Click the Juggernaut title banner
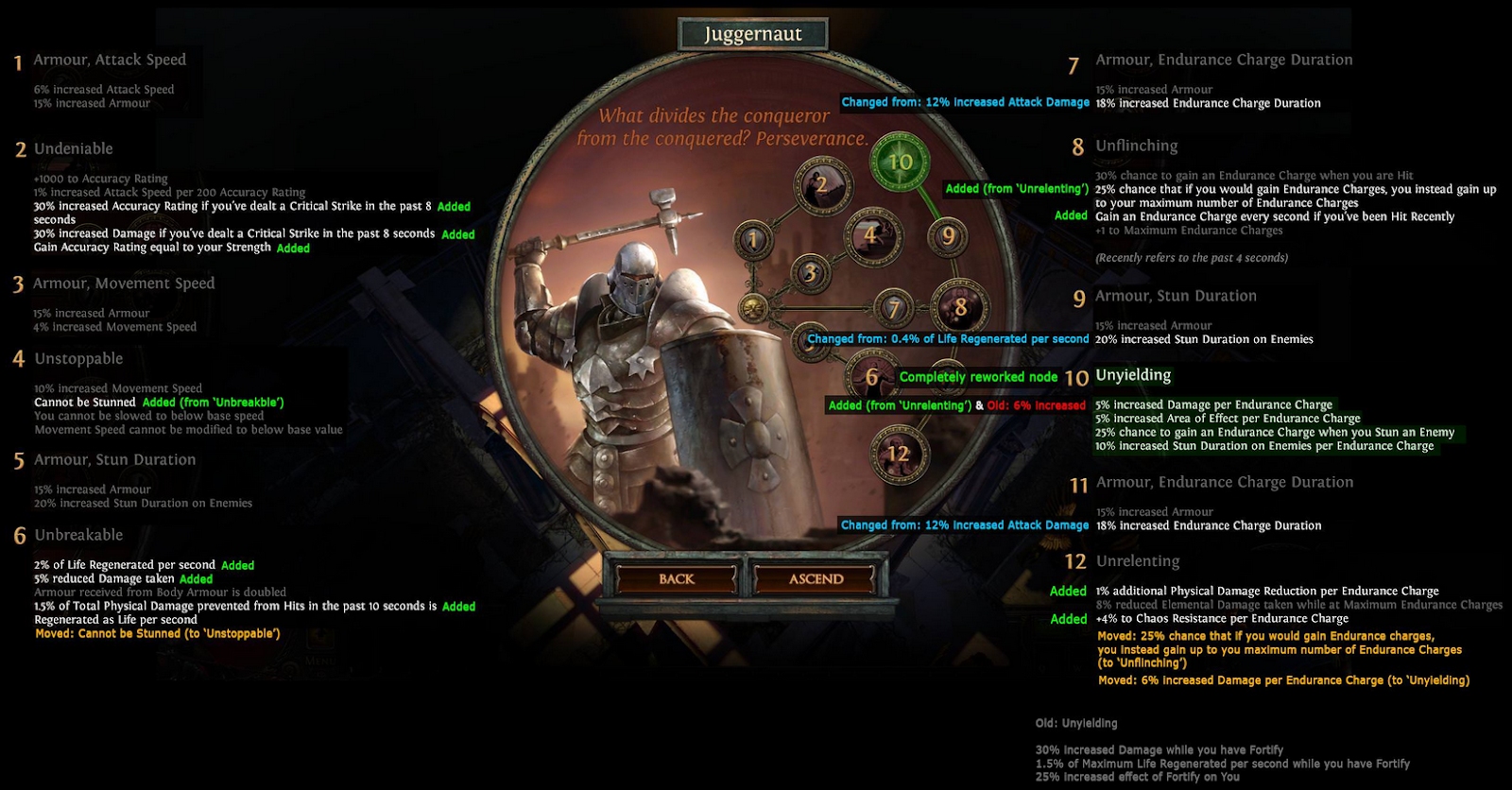The height and width of the screenshot is (790, 1512). 753,34
